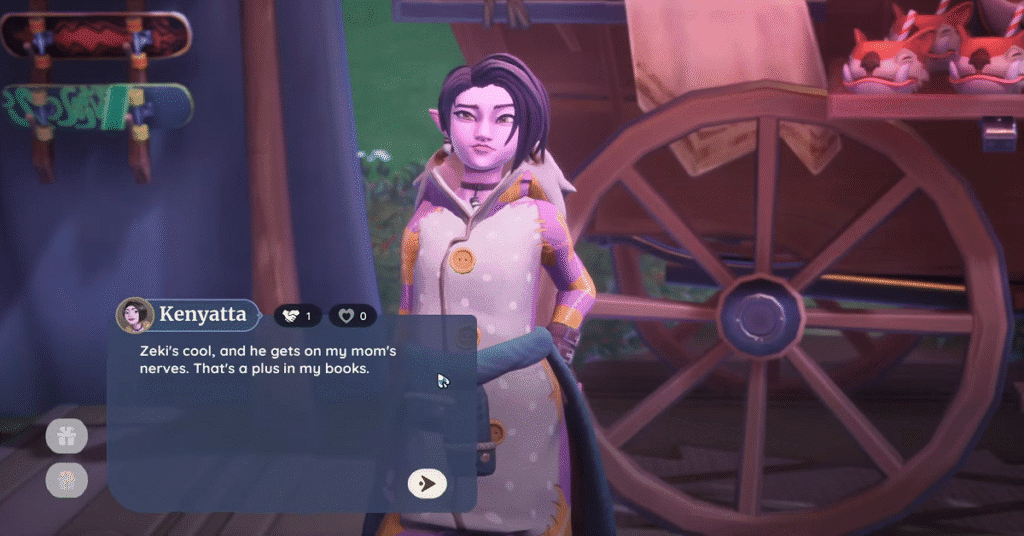This screenshot has height=536, width=1024.
Task: Open the gift button beside the dialogue
Action: pyautogui.click(x=67, y=436)
